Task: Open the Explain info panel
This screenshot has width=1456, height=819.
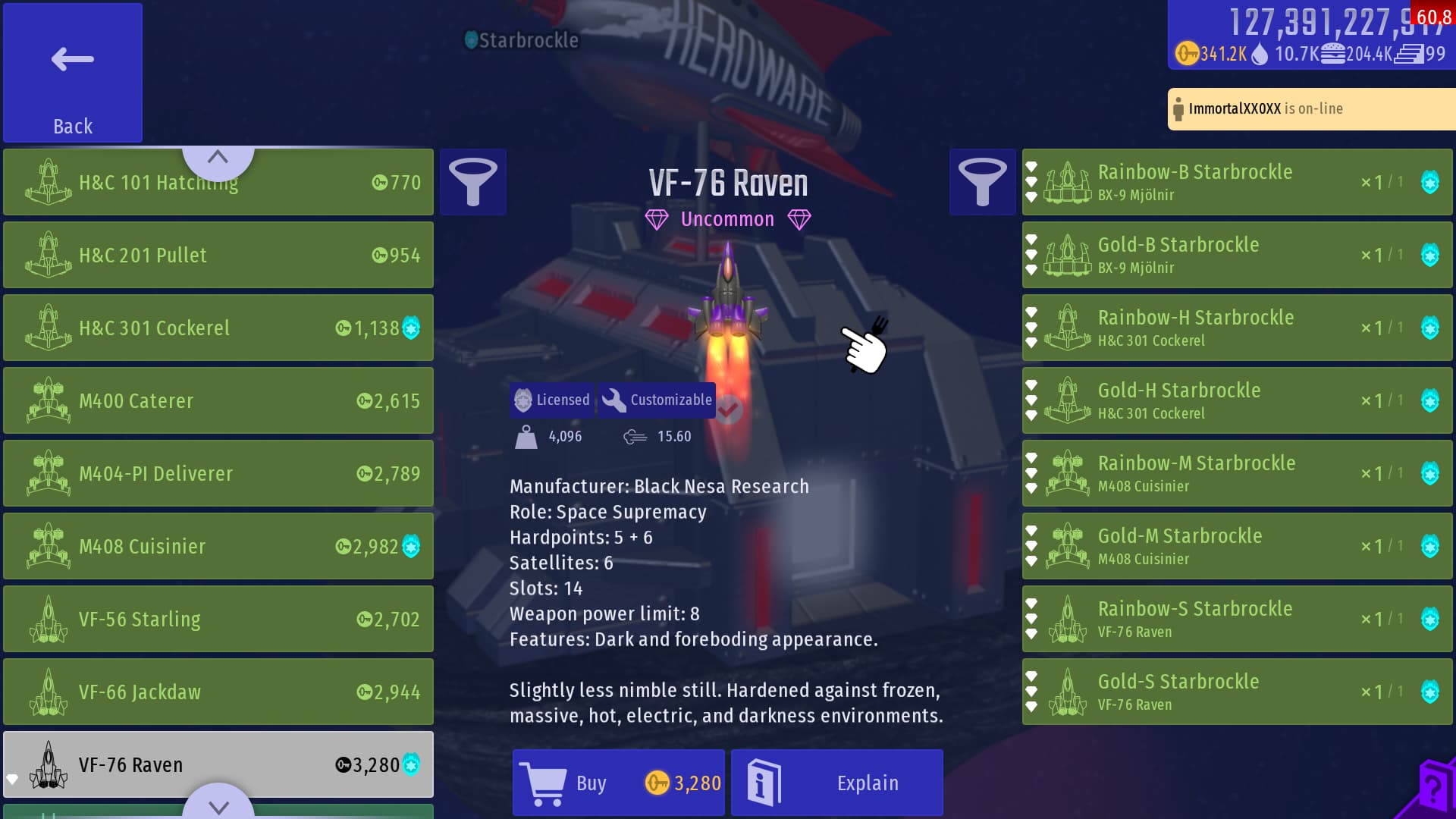Action: point(836,783)
